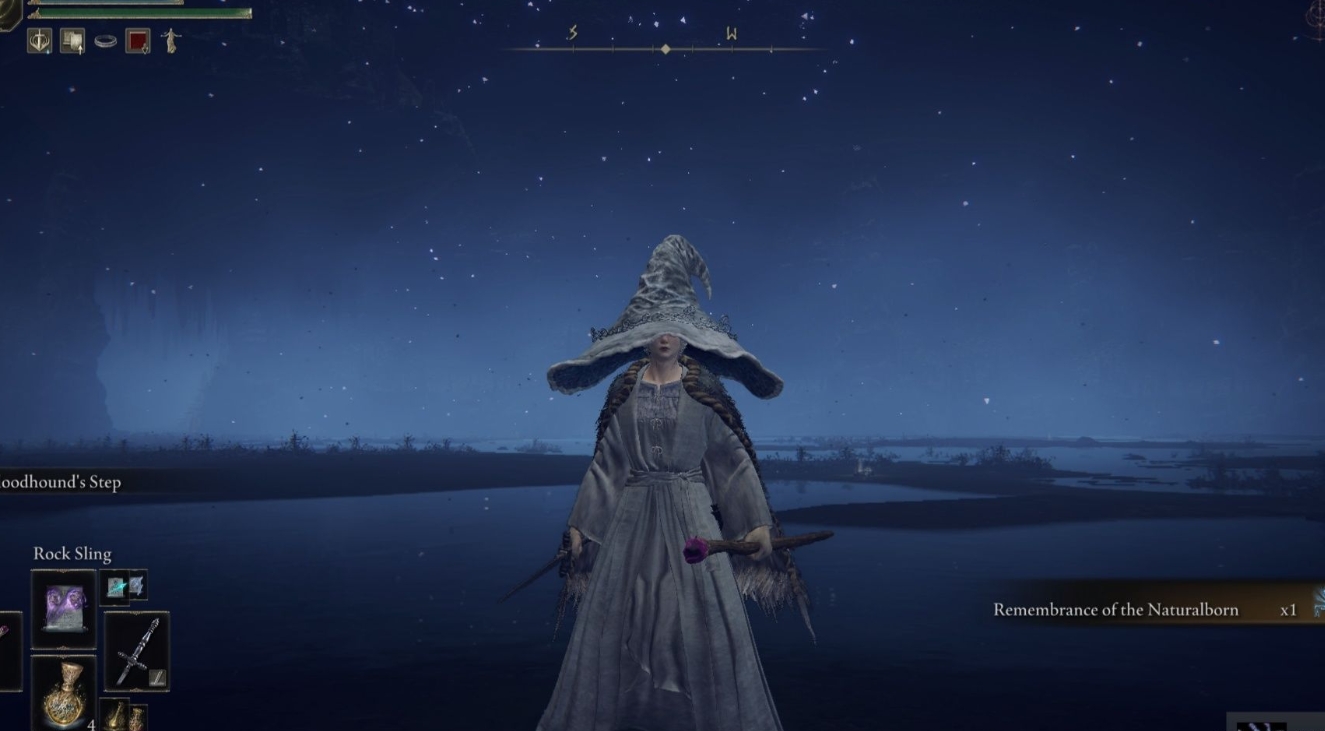
Task: Click the compass bar at the top
Action: pyautogui.click(x=665, y=45)
